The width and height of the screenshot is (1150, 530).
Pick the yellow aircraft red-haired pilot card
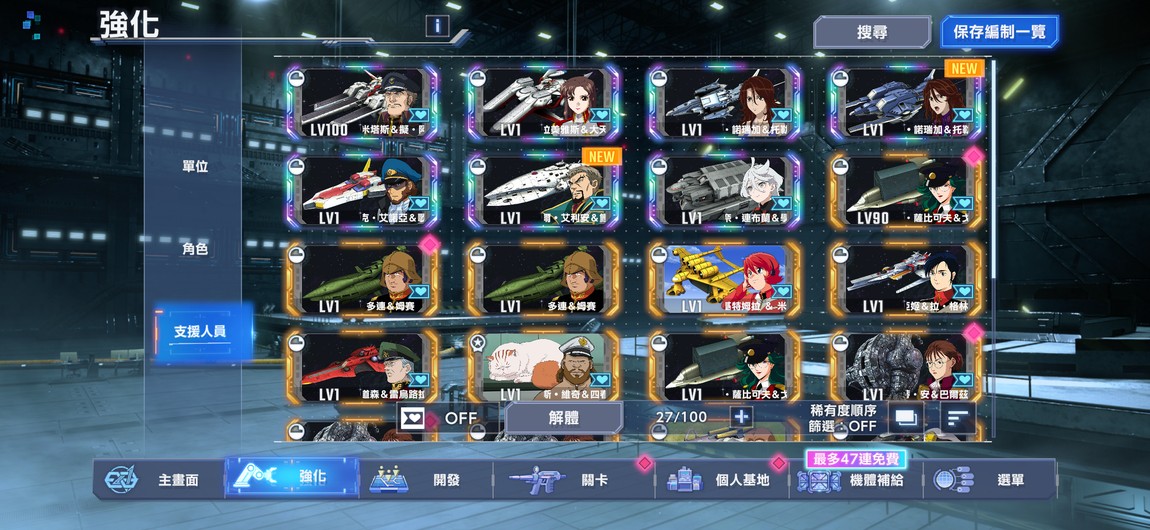[x=724, y=279]
